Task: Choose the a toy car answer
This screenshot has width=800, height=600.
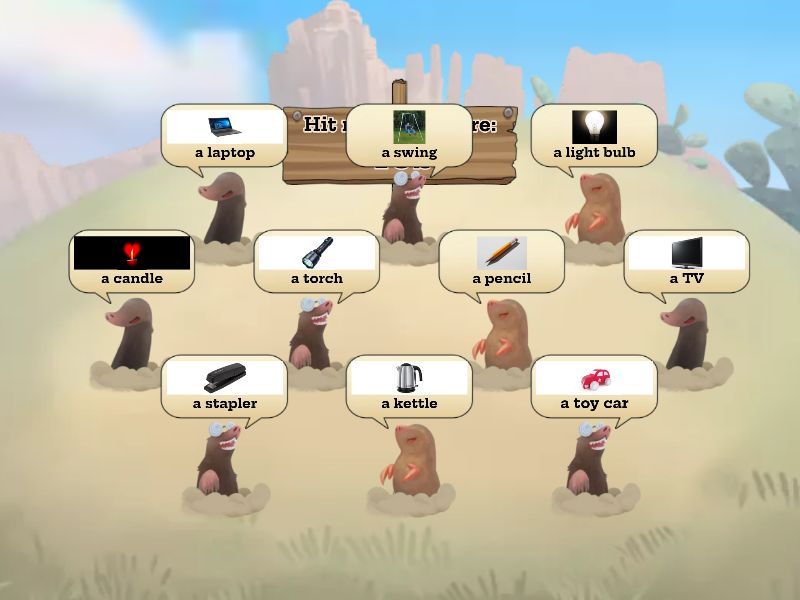Action: click(594, 386)
